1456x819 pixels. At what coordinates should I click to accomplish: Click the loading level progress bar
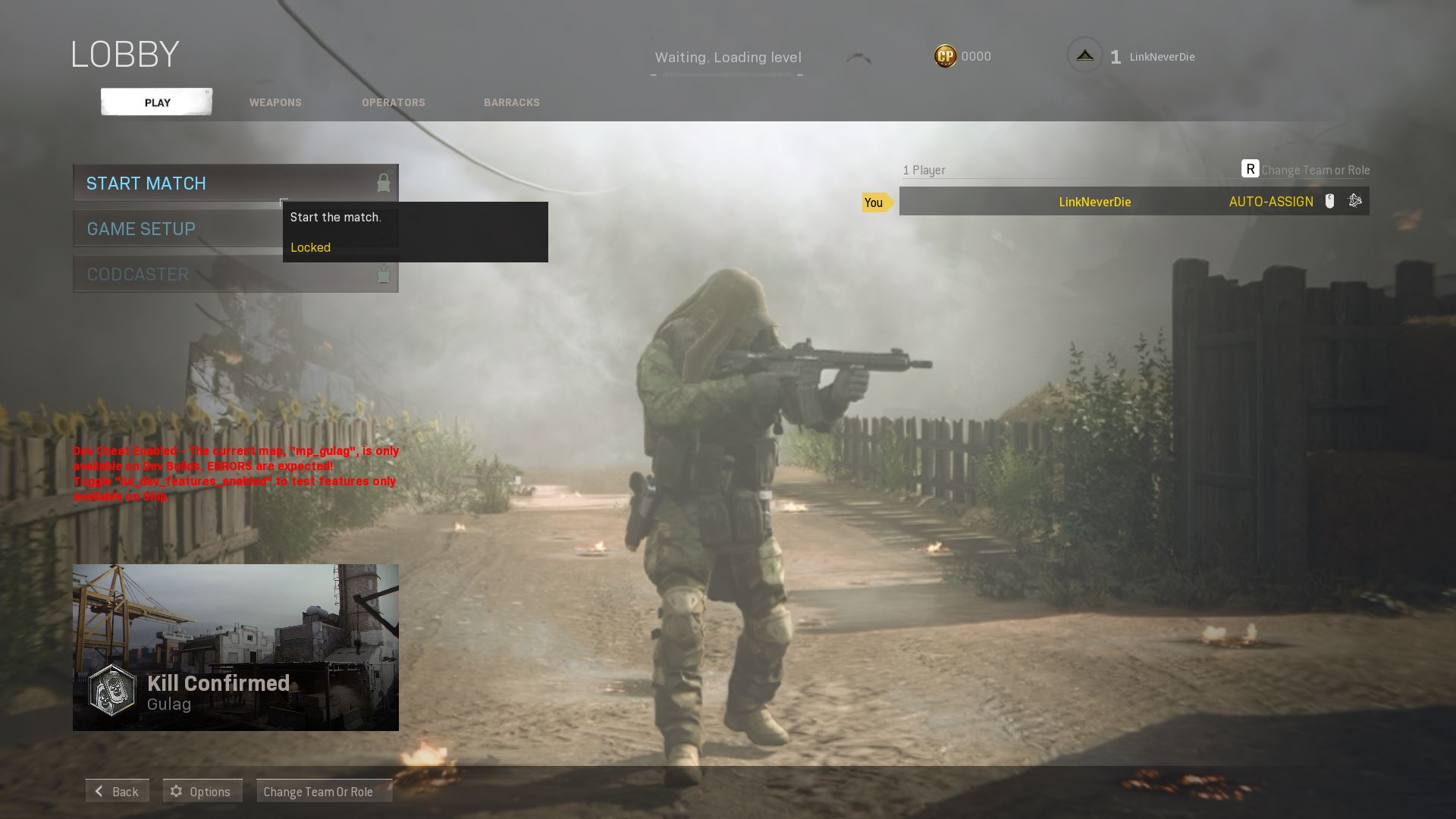[x=727, y=75]
